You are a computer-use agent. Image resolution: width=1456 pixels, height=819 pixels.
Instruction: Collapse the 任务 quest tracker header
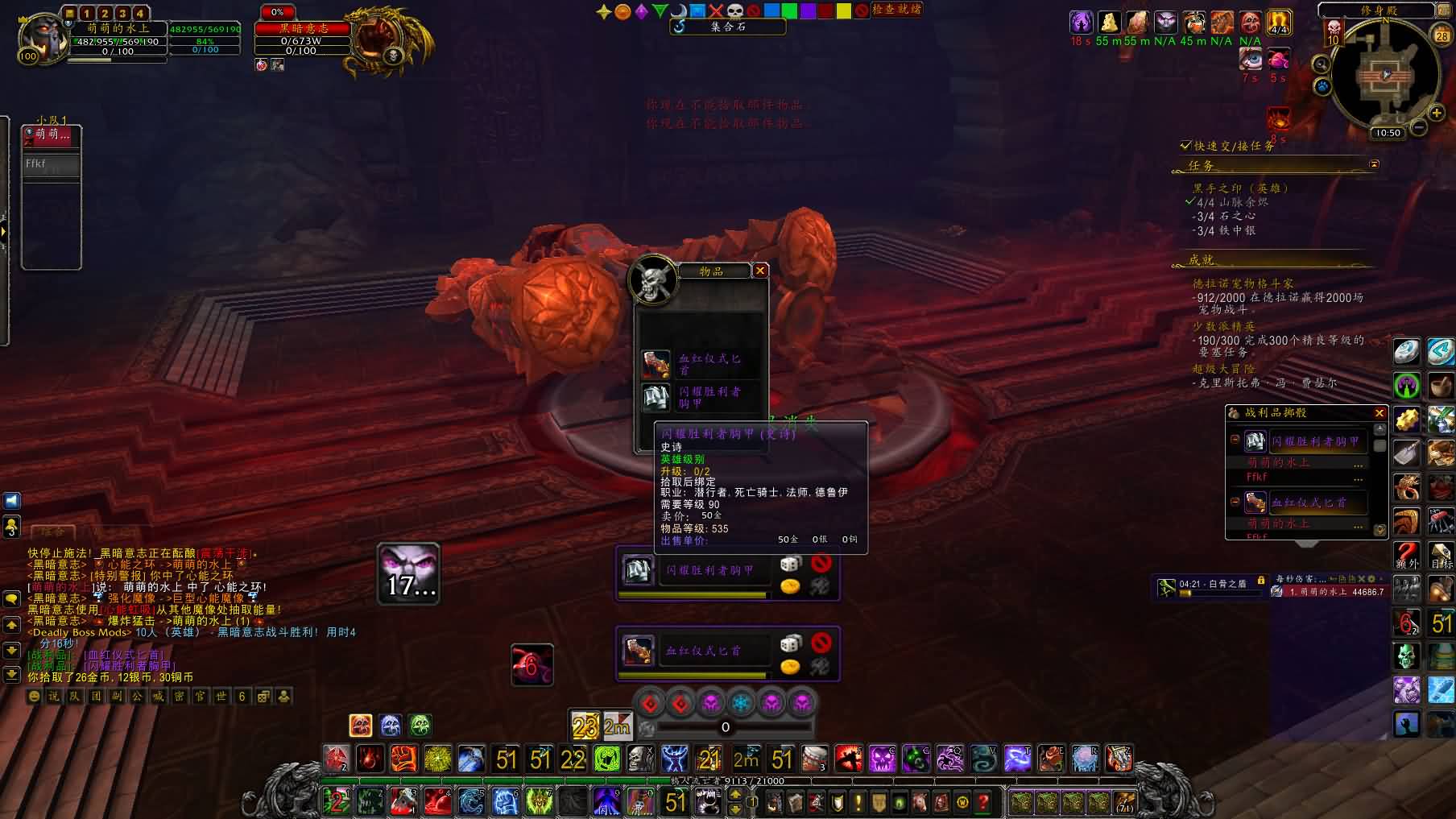(1374, 164)
